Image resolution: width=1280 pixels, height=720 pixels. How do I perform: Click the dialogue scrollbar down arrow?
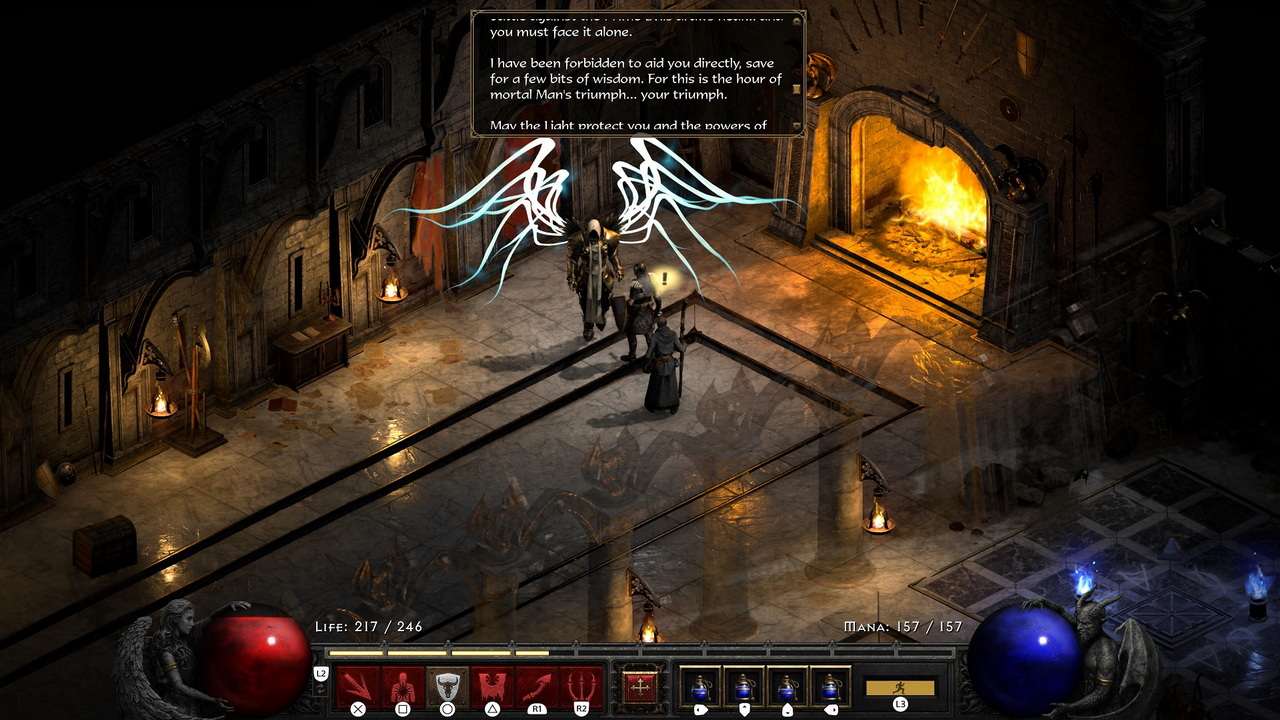pyautogui.click(x=797, y=126)
